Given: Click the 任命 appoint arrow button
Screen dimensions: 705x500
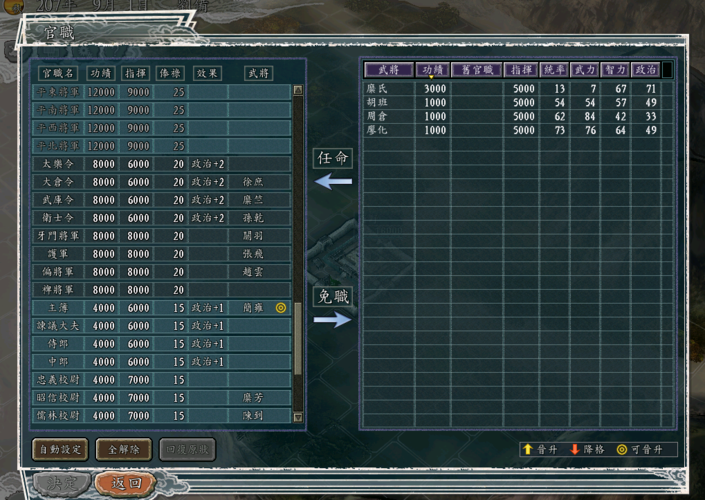Looking at the screenshot, I should tap(333, 182).
